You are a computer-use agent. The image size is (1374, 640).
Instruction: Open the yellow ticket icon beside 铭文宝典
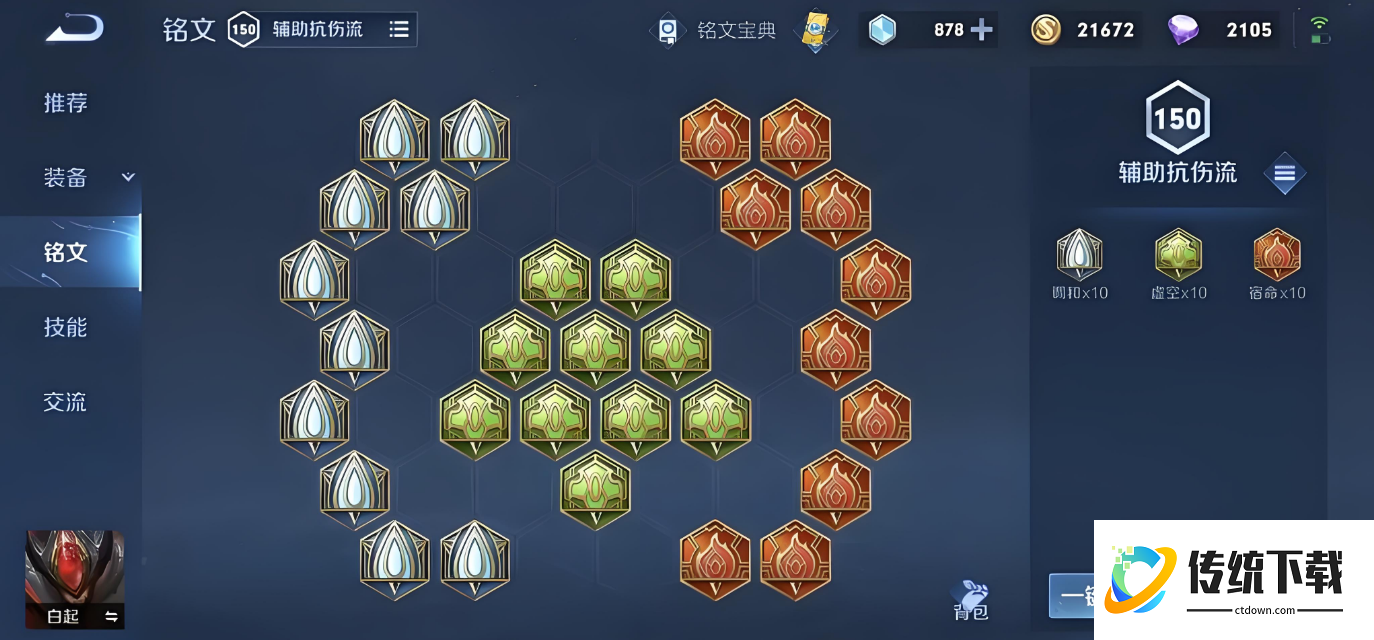tap(815, 30)
